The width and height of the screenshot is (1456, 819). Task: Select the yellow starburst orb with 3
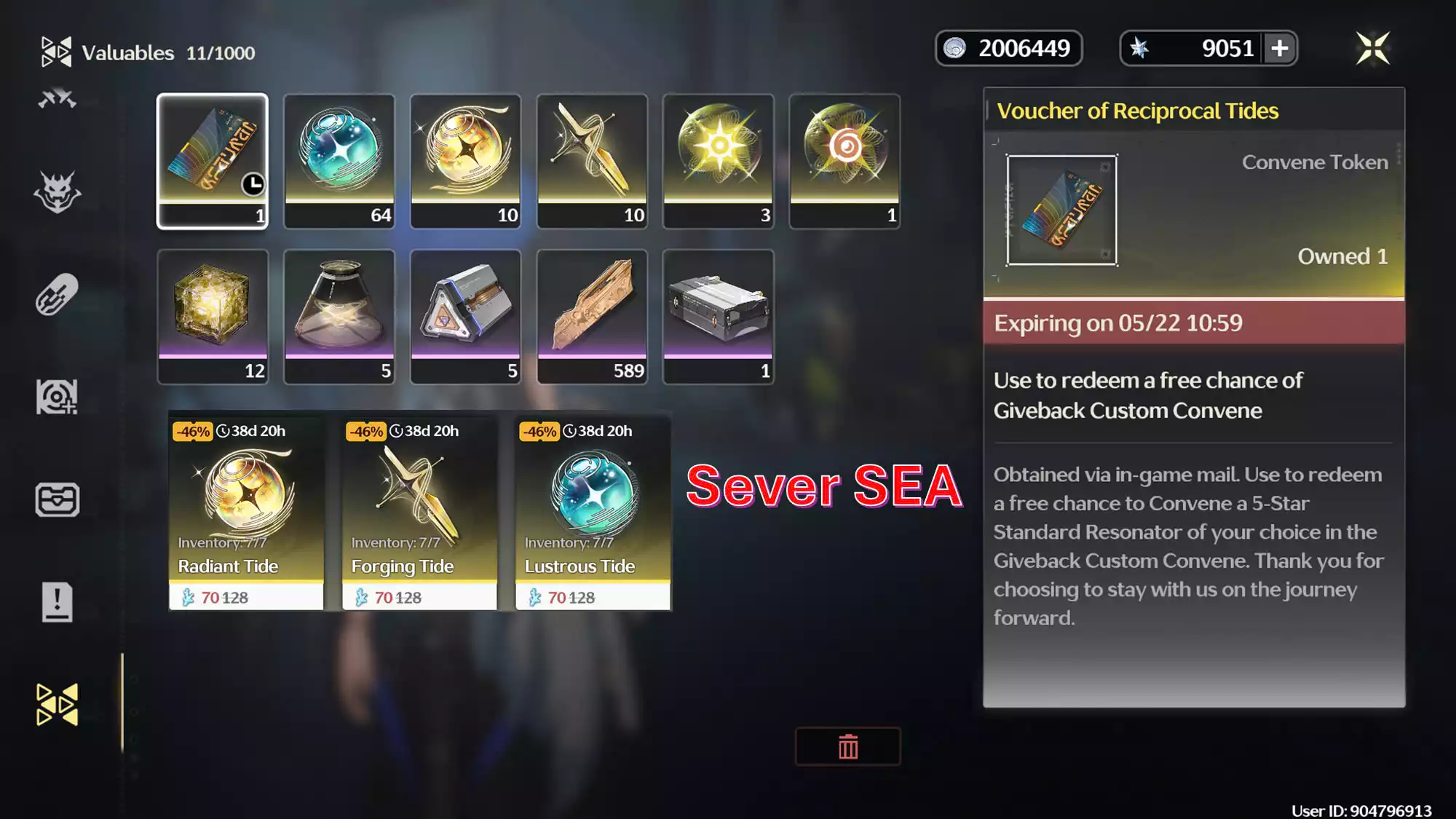tap(719, 161)
